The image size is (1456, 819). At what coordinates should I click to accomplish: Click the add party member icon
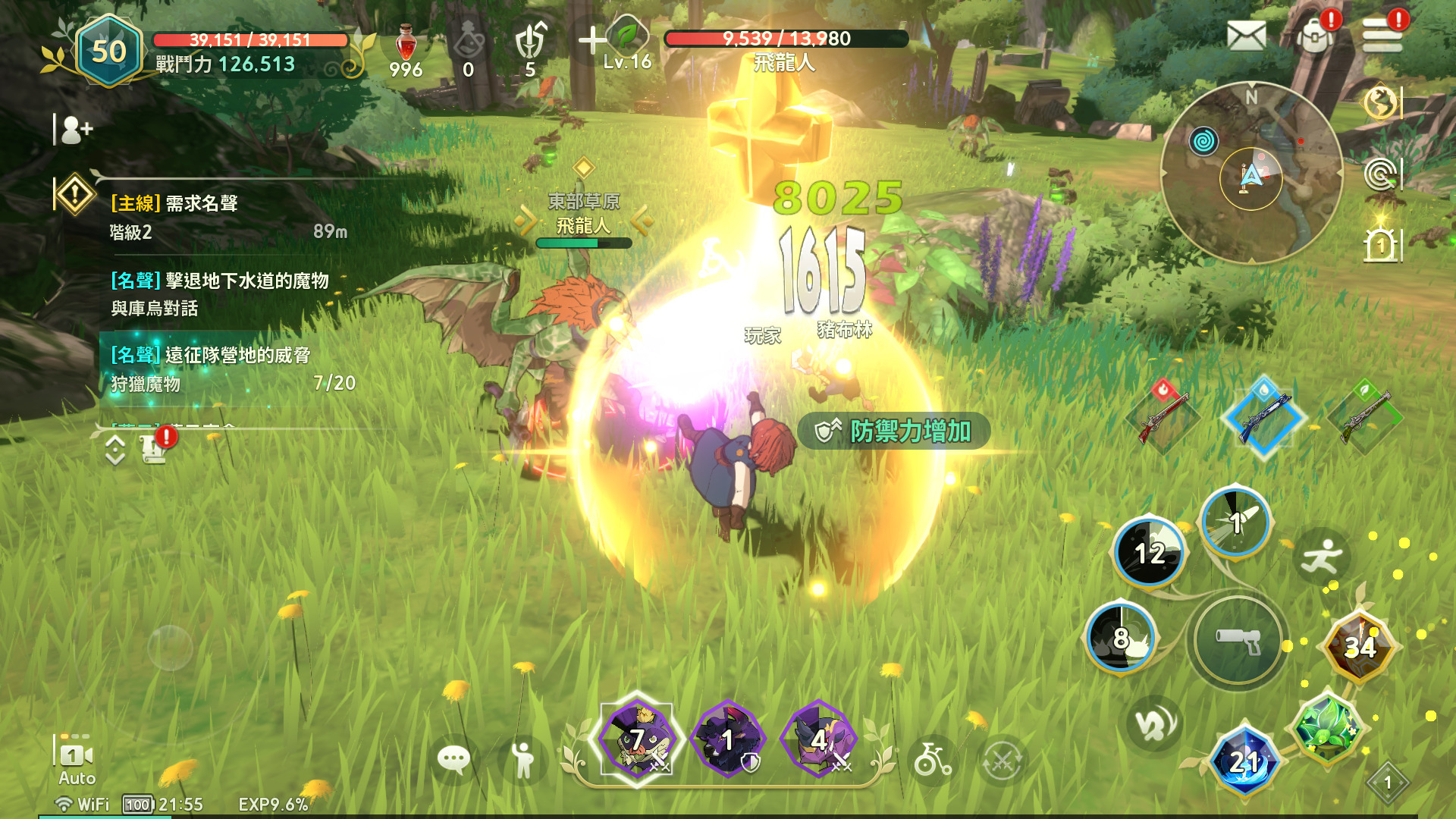(x=76, y=130)
